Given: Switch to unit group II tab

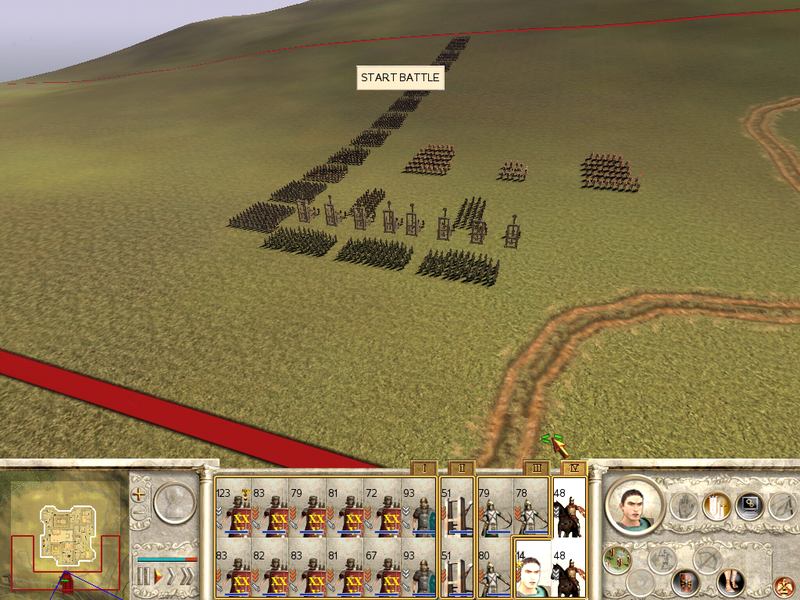Looking at the screenshot, I should [461, 467].
